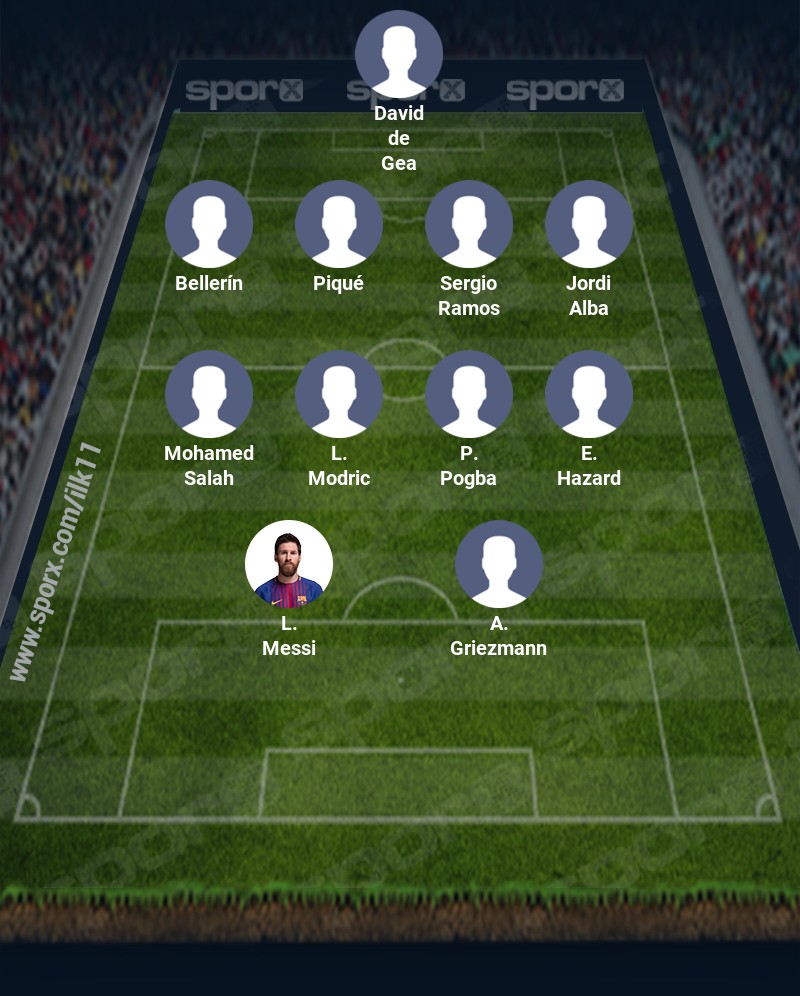Select goalkeeper David de Gea
Viewport: 800px width, 996px height.
pyautogui.click(x=399, y=54)
